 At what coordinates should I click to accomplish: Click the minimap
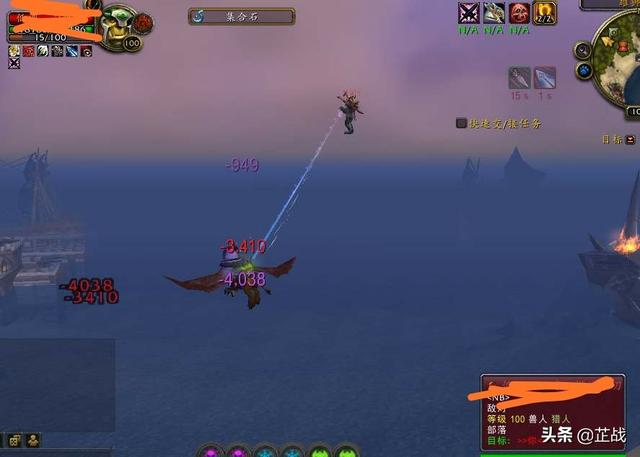coord(618,58)
